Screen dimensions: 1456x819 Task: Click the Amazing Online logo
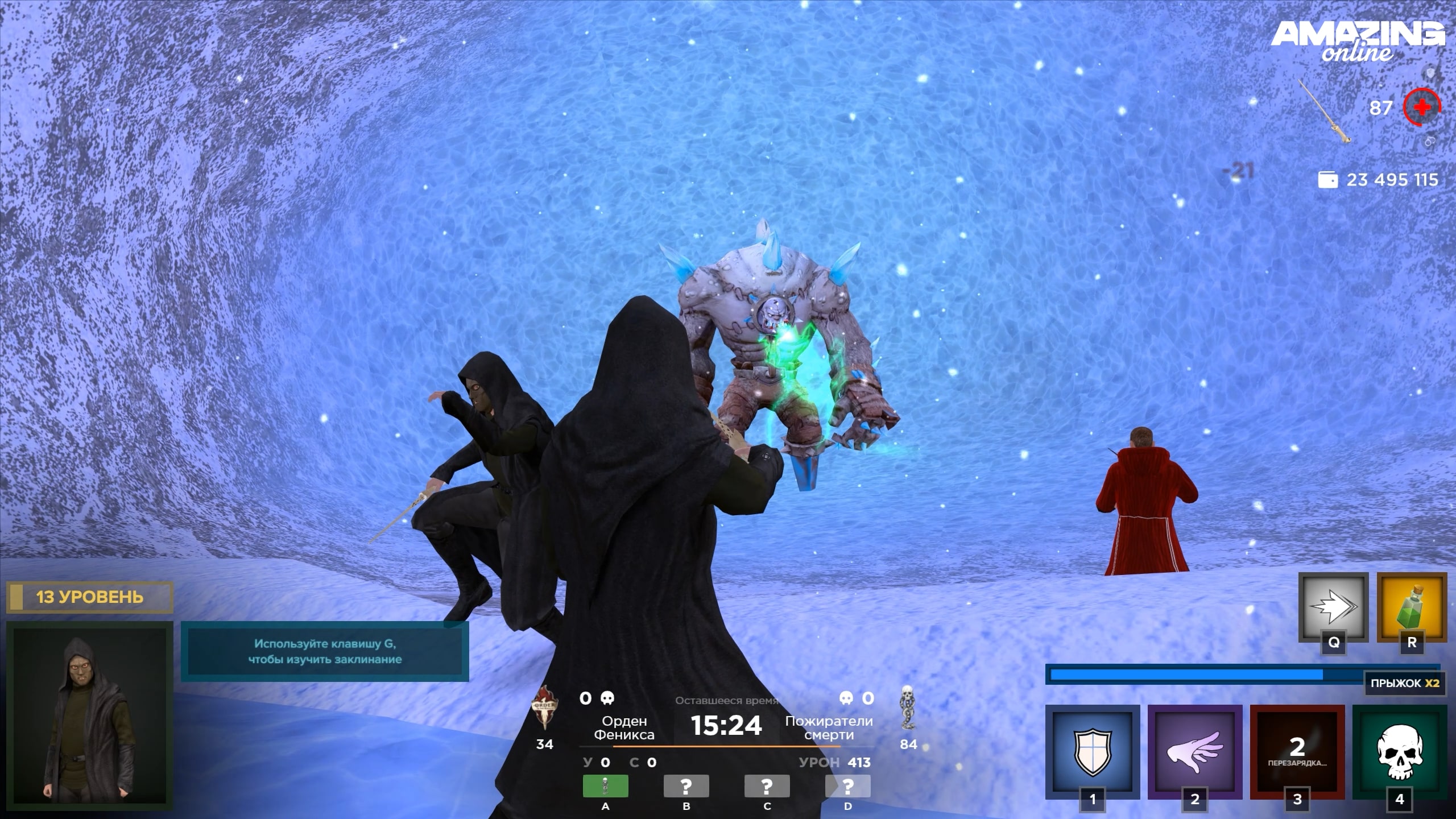(x=1358, y=41)
